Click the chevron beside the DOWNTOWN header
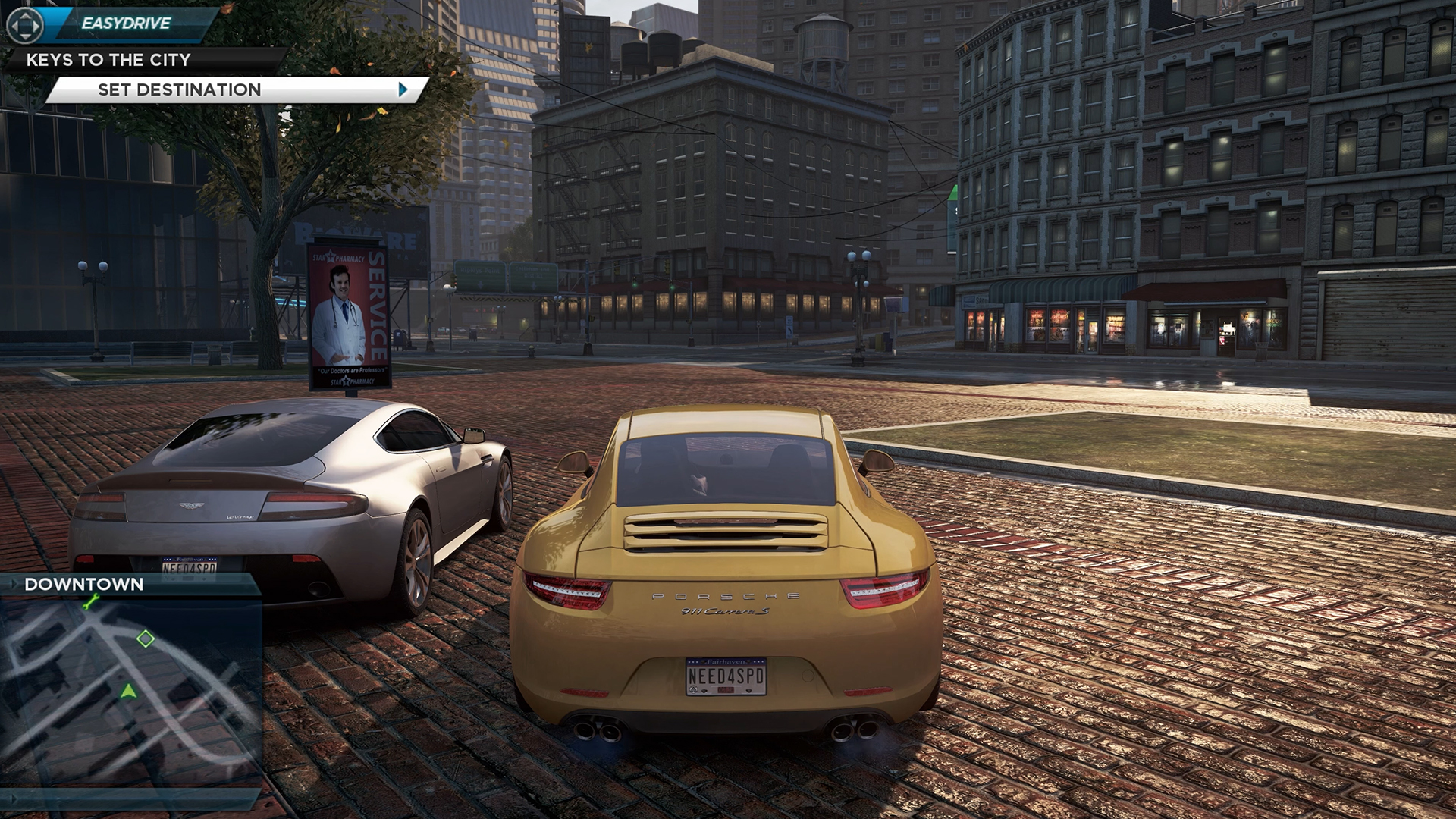 14,583
